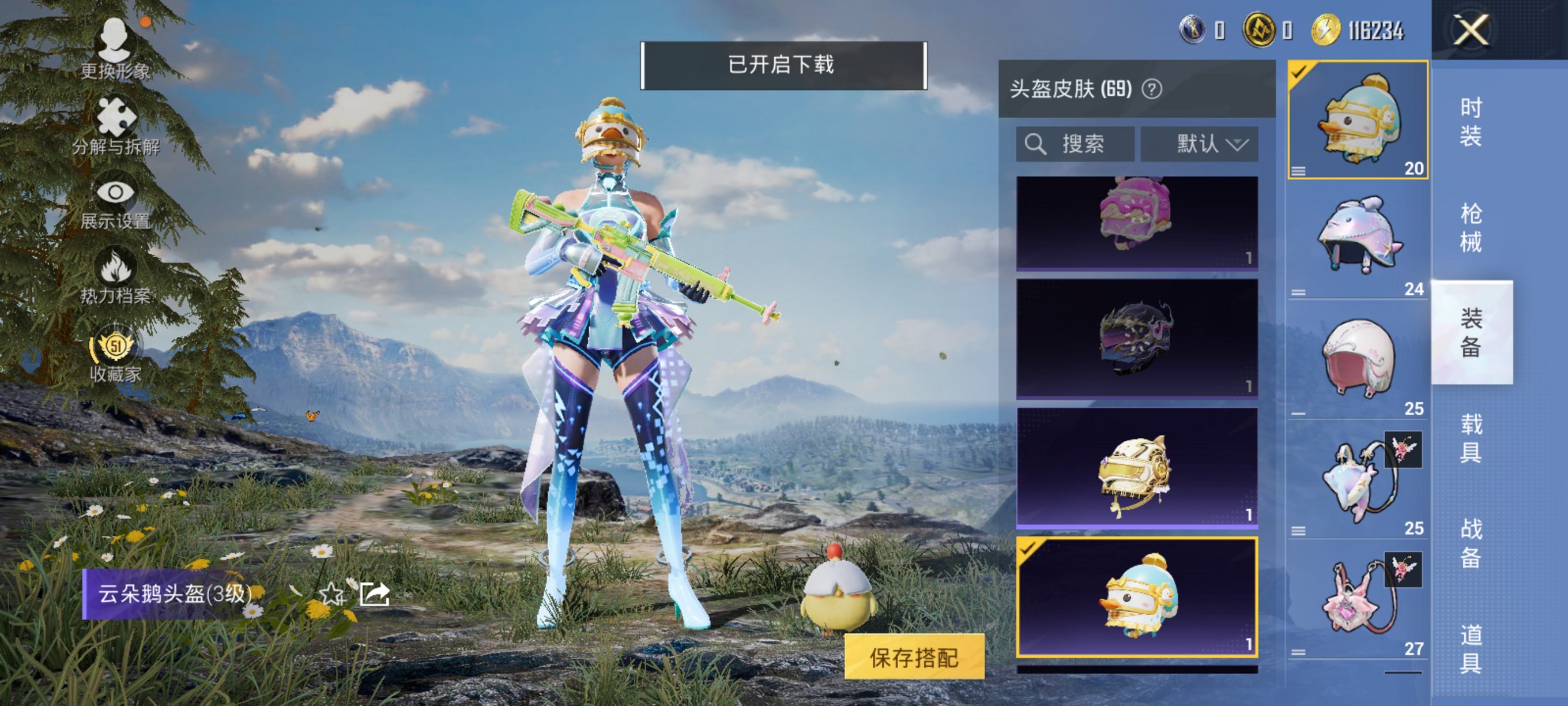The image size is (1568, 706).
Task: Open the 头盔皮肤 help question mark
Action: (1154, 89)
